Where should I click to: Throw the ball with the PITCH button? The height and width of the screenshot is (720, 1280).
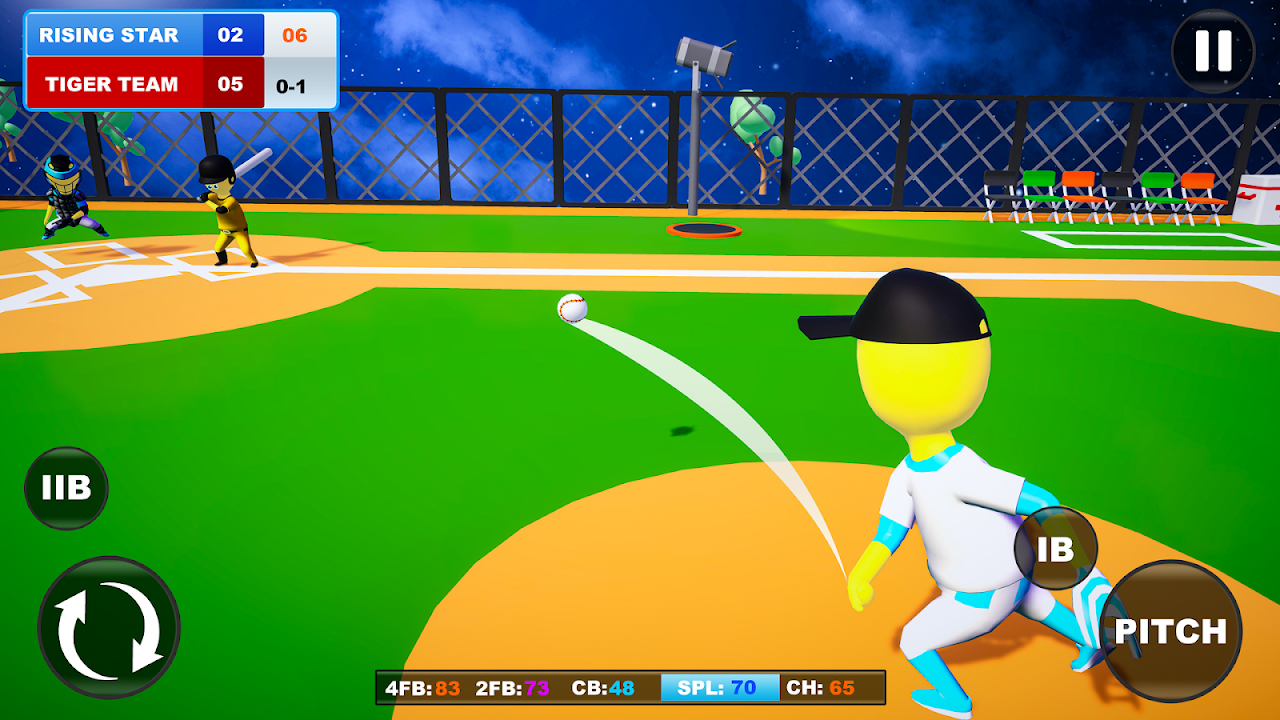pyautogui.click(x=1170, y=631)
